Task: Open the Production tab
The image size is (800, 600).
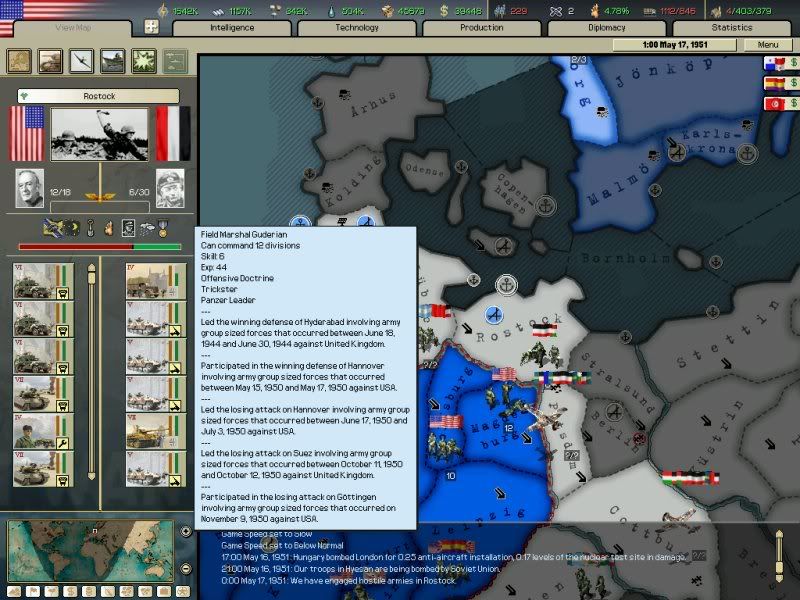Action: [x=482, y=28]
